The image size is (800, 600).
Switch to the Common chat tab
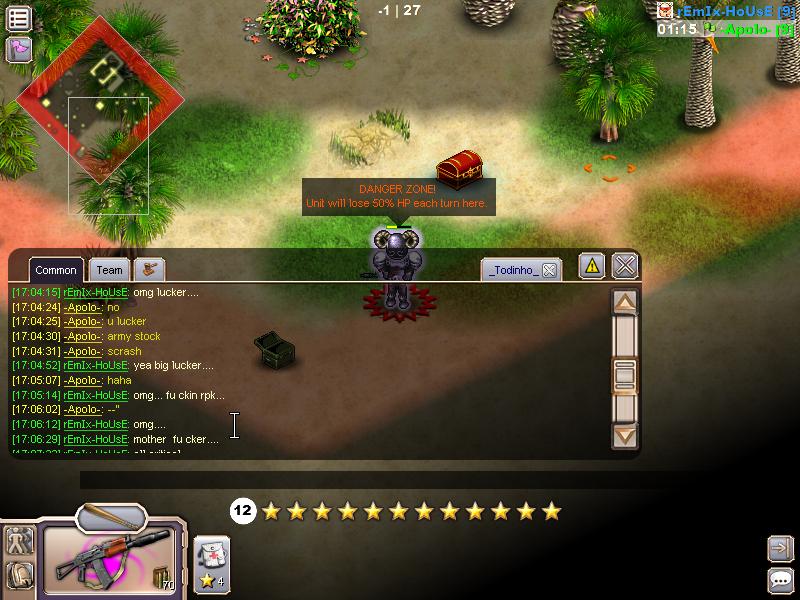pos(56,270)
